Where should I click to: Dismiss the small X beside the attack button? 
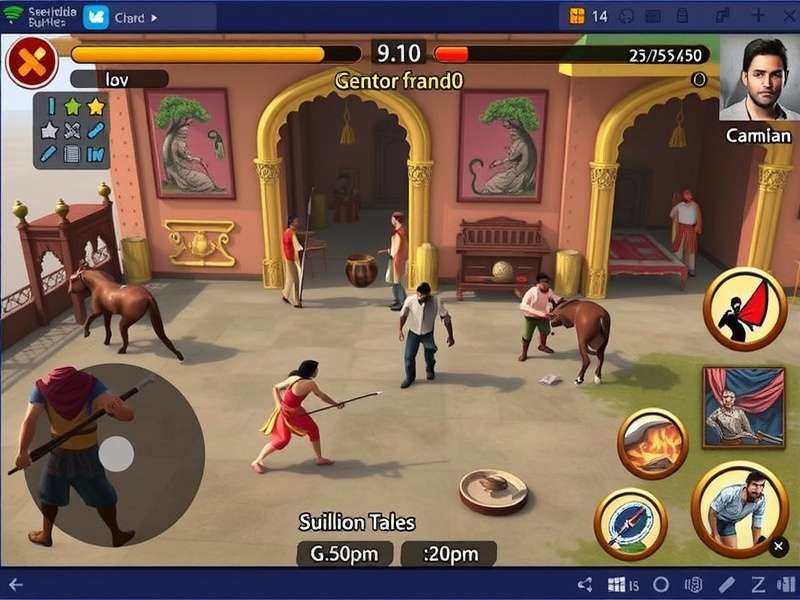[779, 546]
